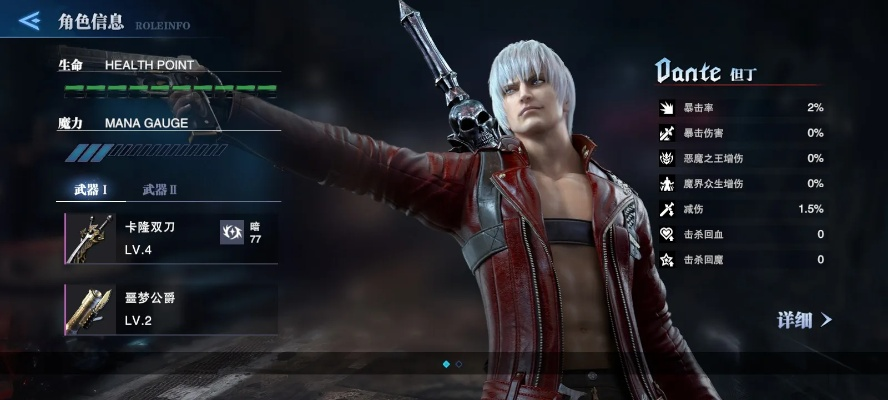
Task: Go to the second page indicator dot
Action: 459,365
